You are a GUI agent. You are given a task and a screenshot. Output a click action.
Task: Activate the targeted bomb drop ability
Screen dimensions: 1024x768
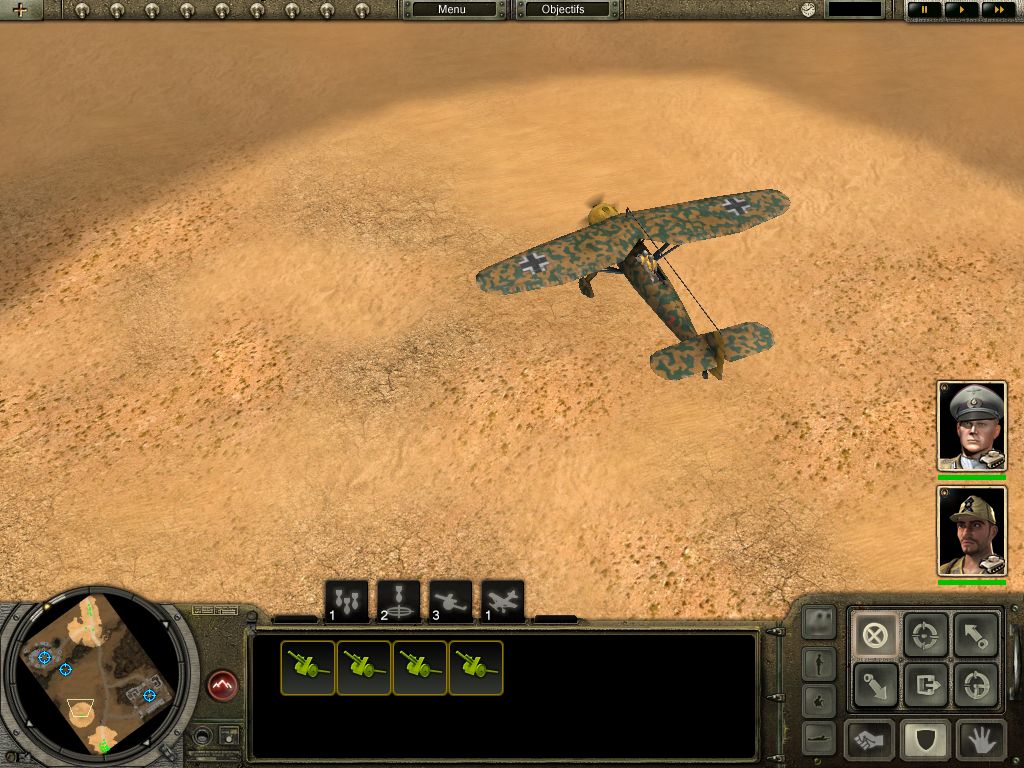pos(399,601)
